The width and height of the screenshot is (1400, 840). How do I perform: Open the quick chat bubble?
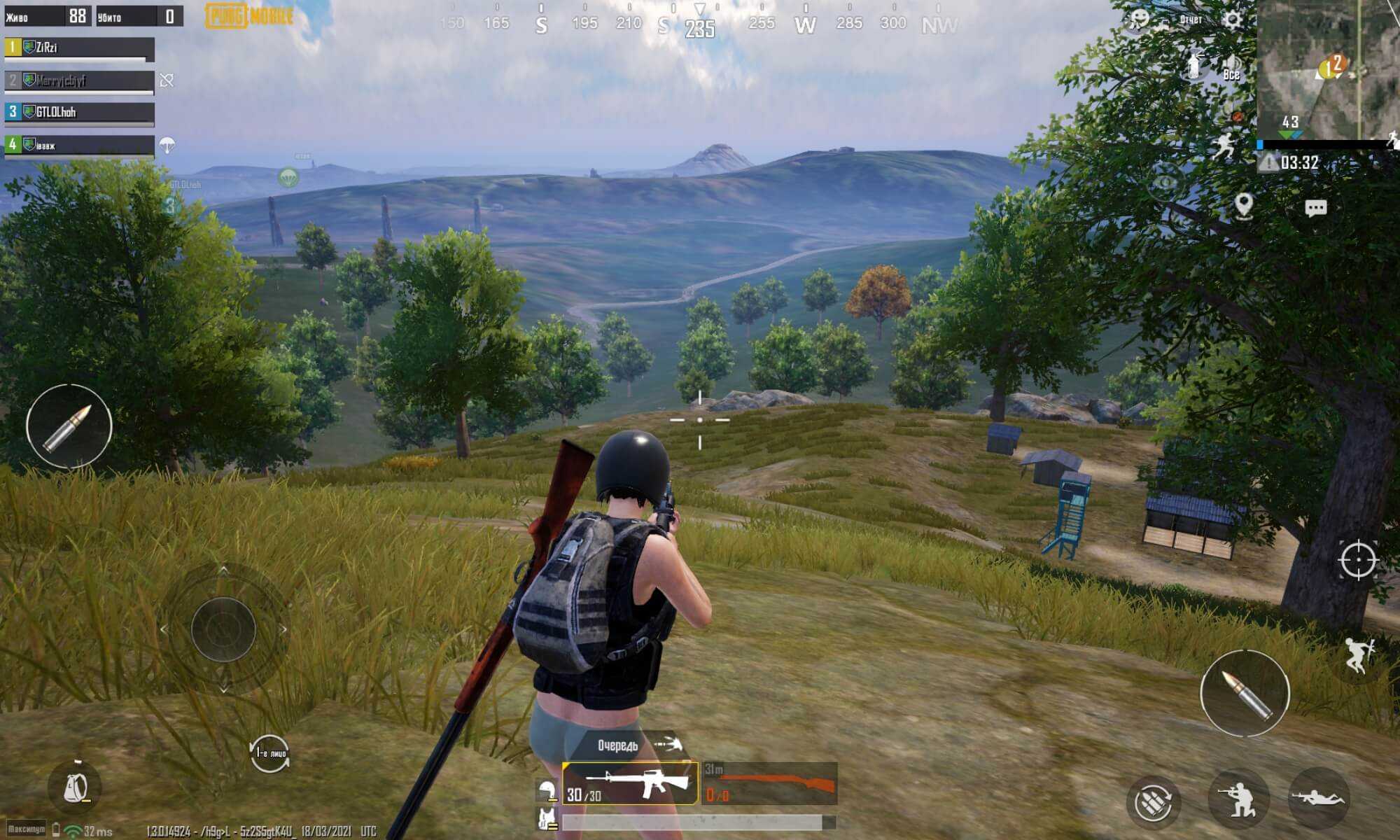pyautogui.click(x=1315, y=208)
